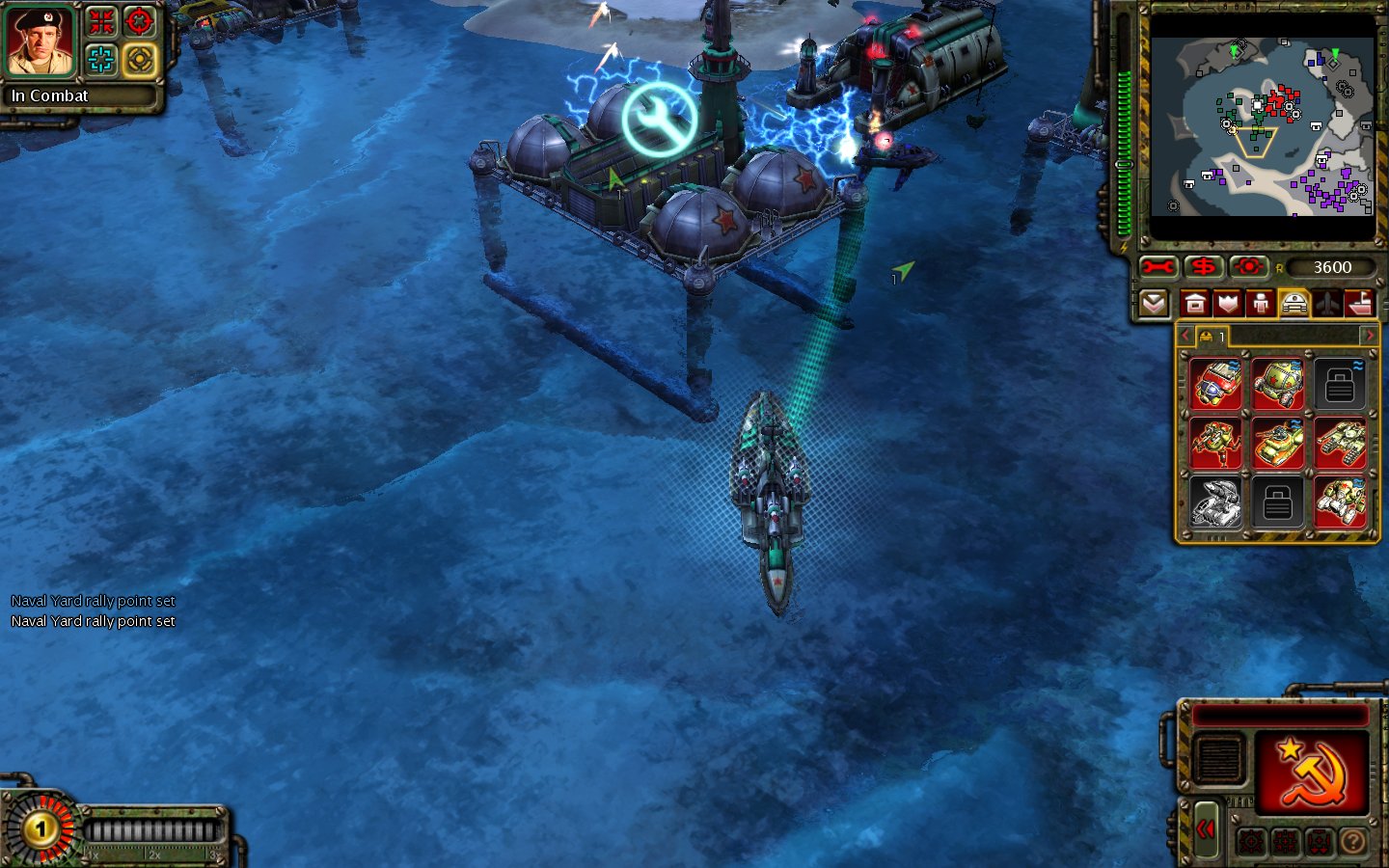Viewport: 1389px width, 868px height.
Task: Activate the red crosshair target command
Action: click(140, 21)
